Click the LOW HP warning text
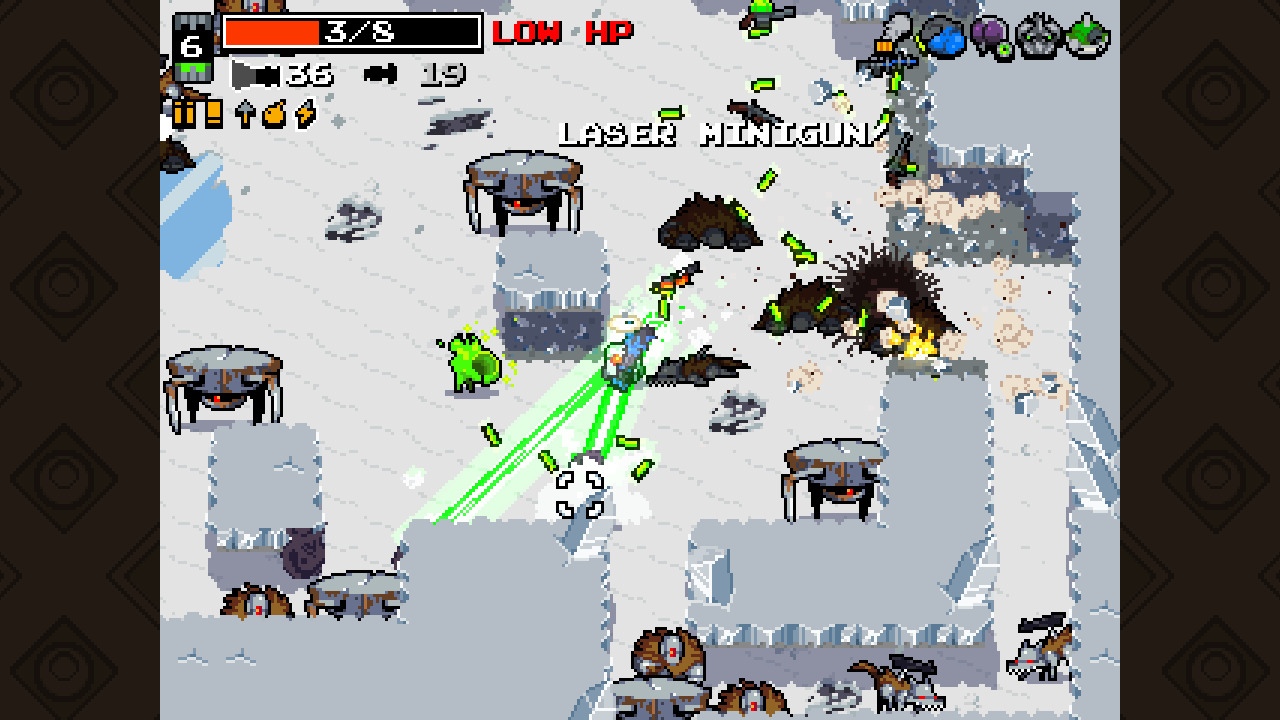The height and width of the screenshot is (720, 1280). (560, 32)
